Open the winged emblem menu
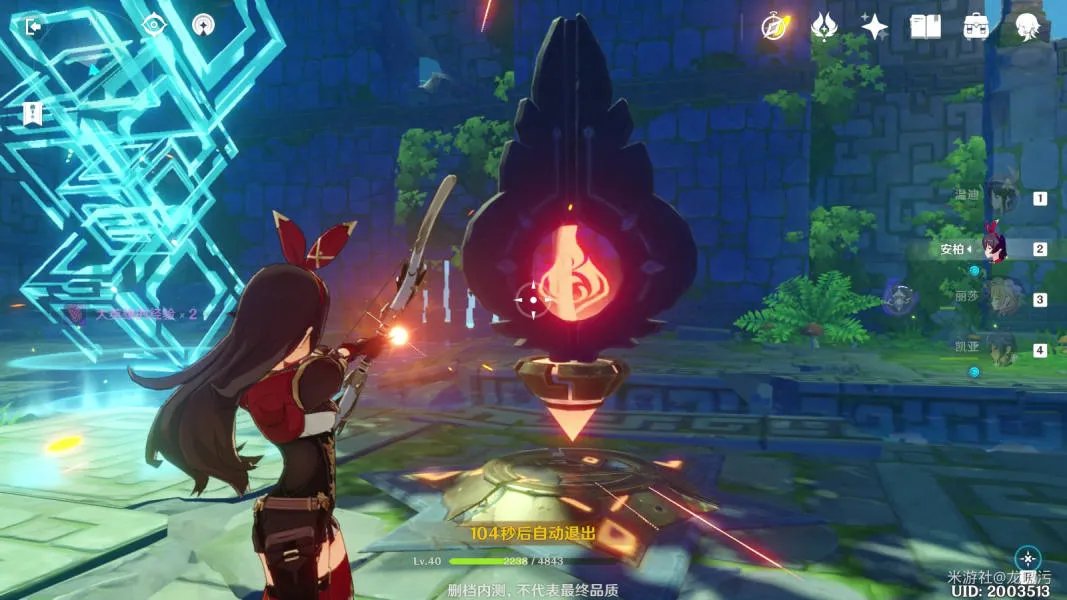 [824, 27]
